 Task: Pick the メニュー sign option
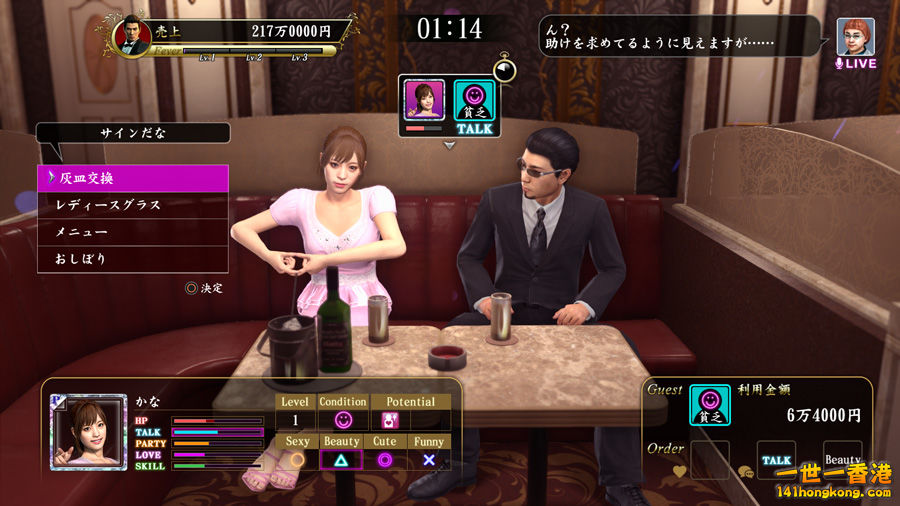point(133,232)
